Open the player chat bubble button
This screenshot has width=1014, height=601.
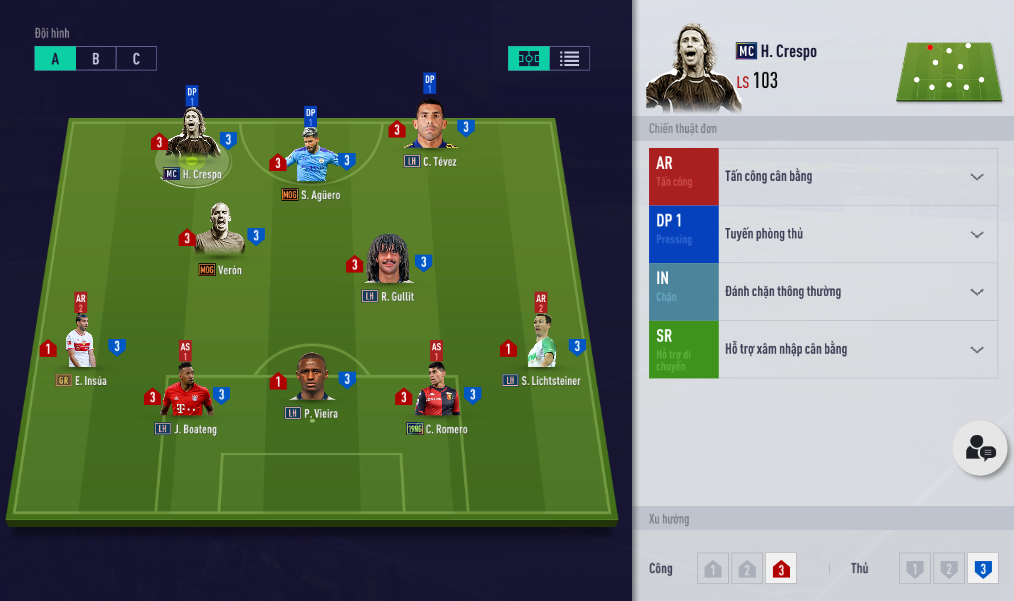(x=980, y=449)
